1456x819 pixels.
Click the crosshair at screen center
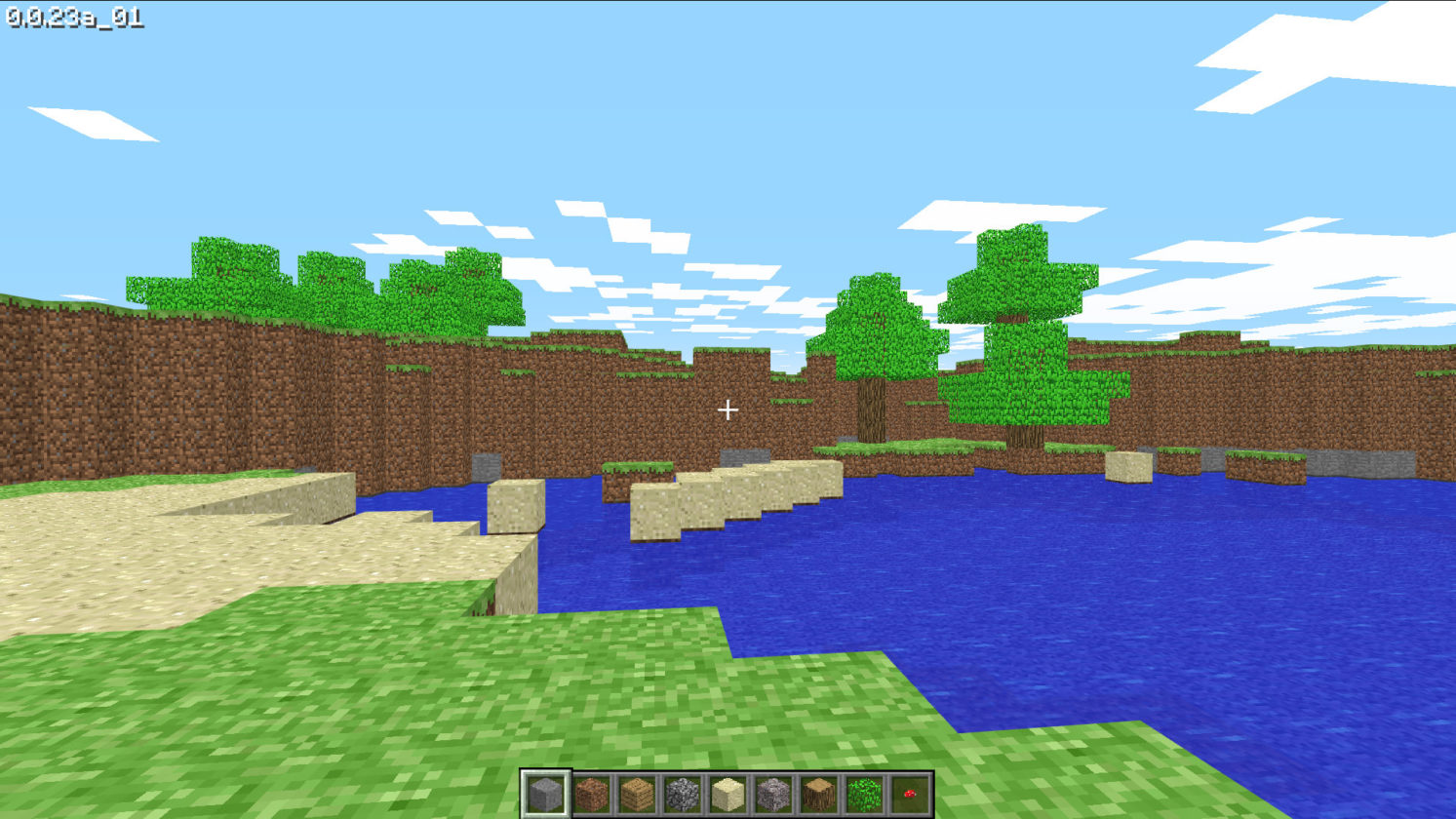[x=728, y=409]
